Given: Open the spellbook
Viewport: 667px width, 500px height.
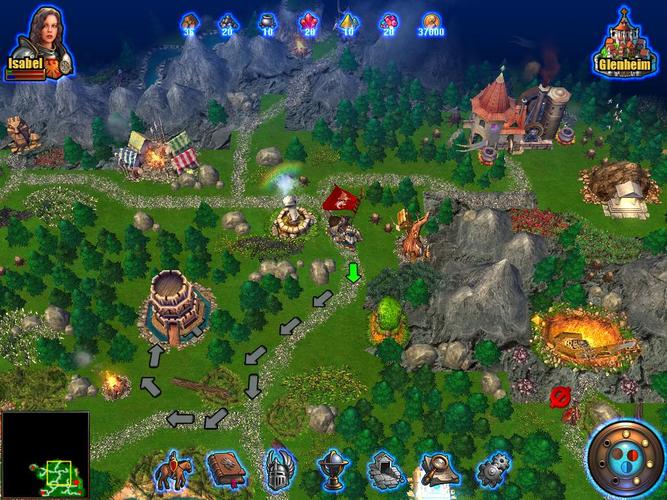Looking at the screenshot, I should coord(226,468).
